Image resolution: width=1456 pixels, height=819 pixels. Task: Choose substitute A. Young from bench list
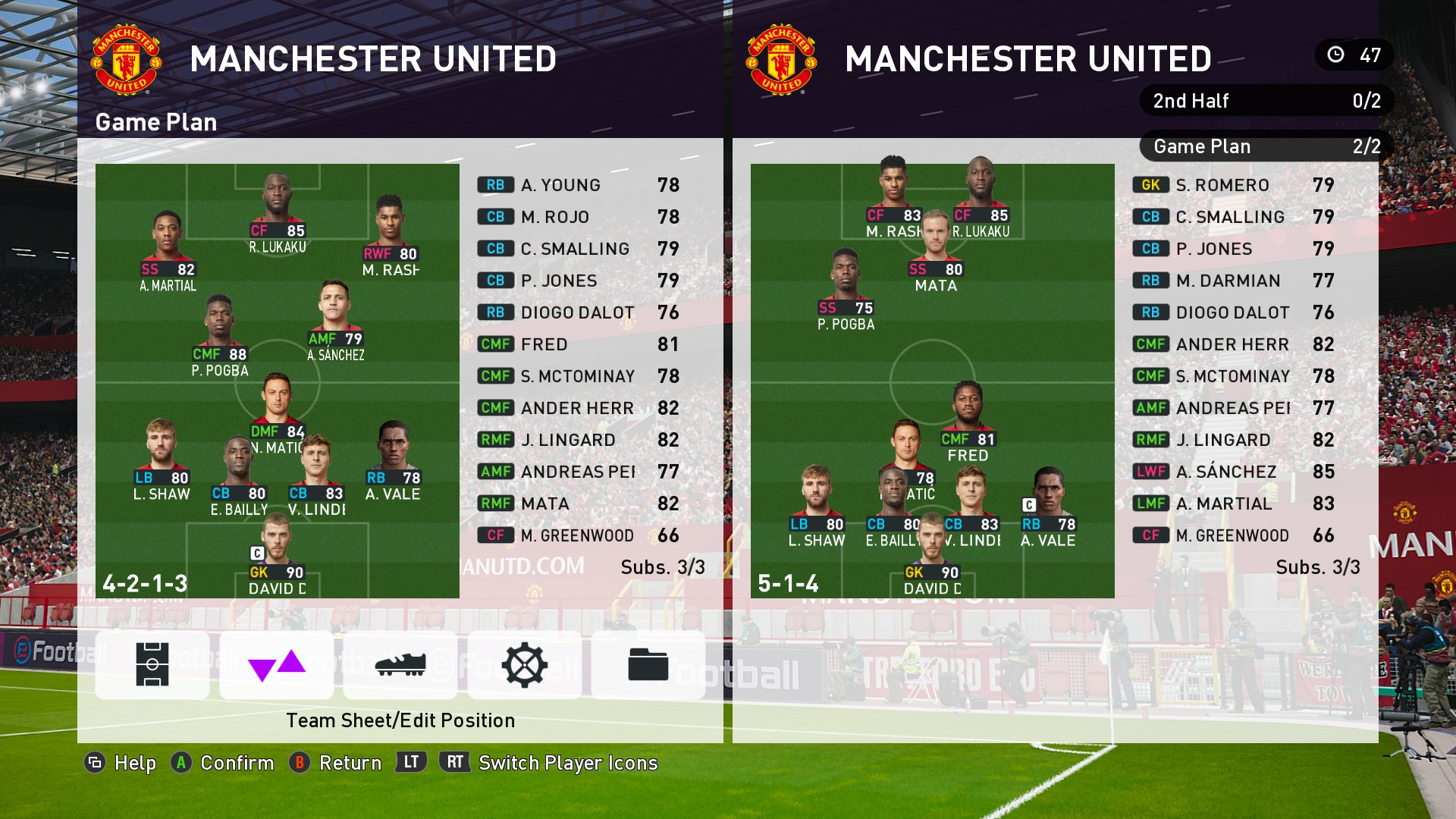pyautogui.click(x=578, y=185)
